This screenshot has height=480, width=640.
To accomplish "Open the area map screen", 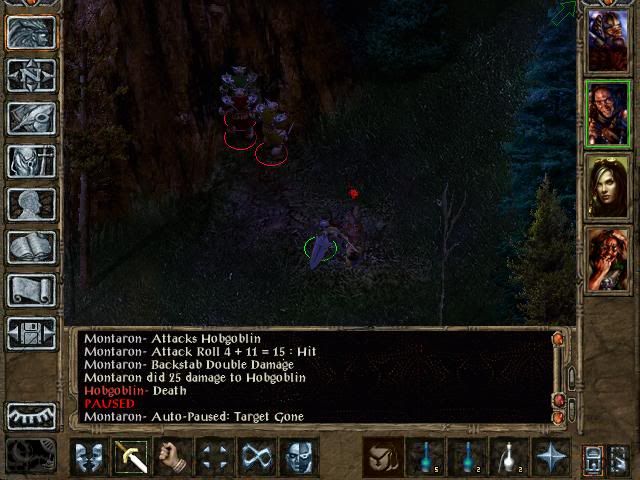I will [x=31, y=75].
